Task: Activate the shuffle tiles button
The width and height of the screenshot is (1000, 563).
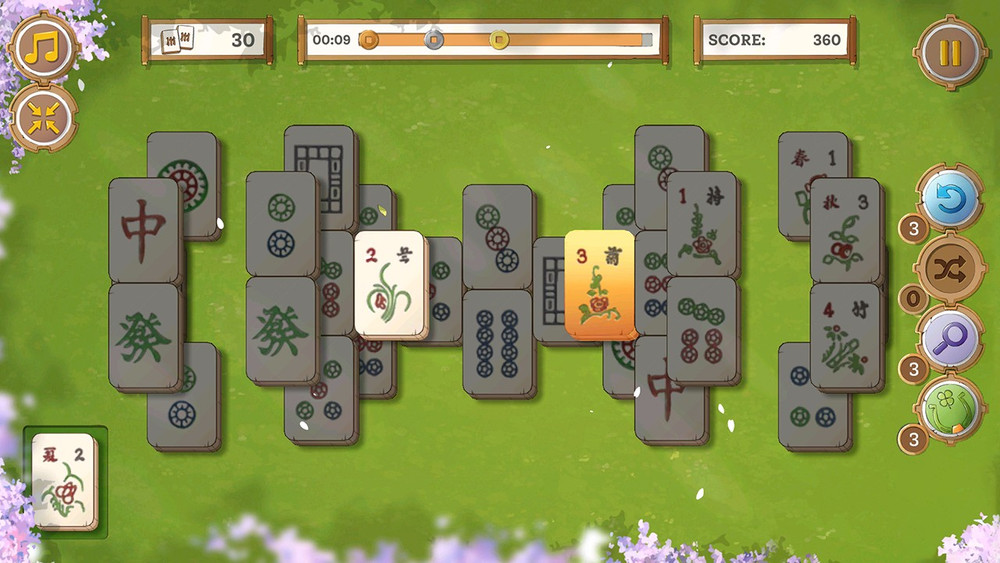Action: (946, 270)
